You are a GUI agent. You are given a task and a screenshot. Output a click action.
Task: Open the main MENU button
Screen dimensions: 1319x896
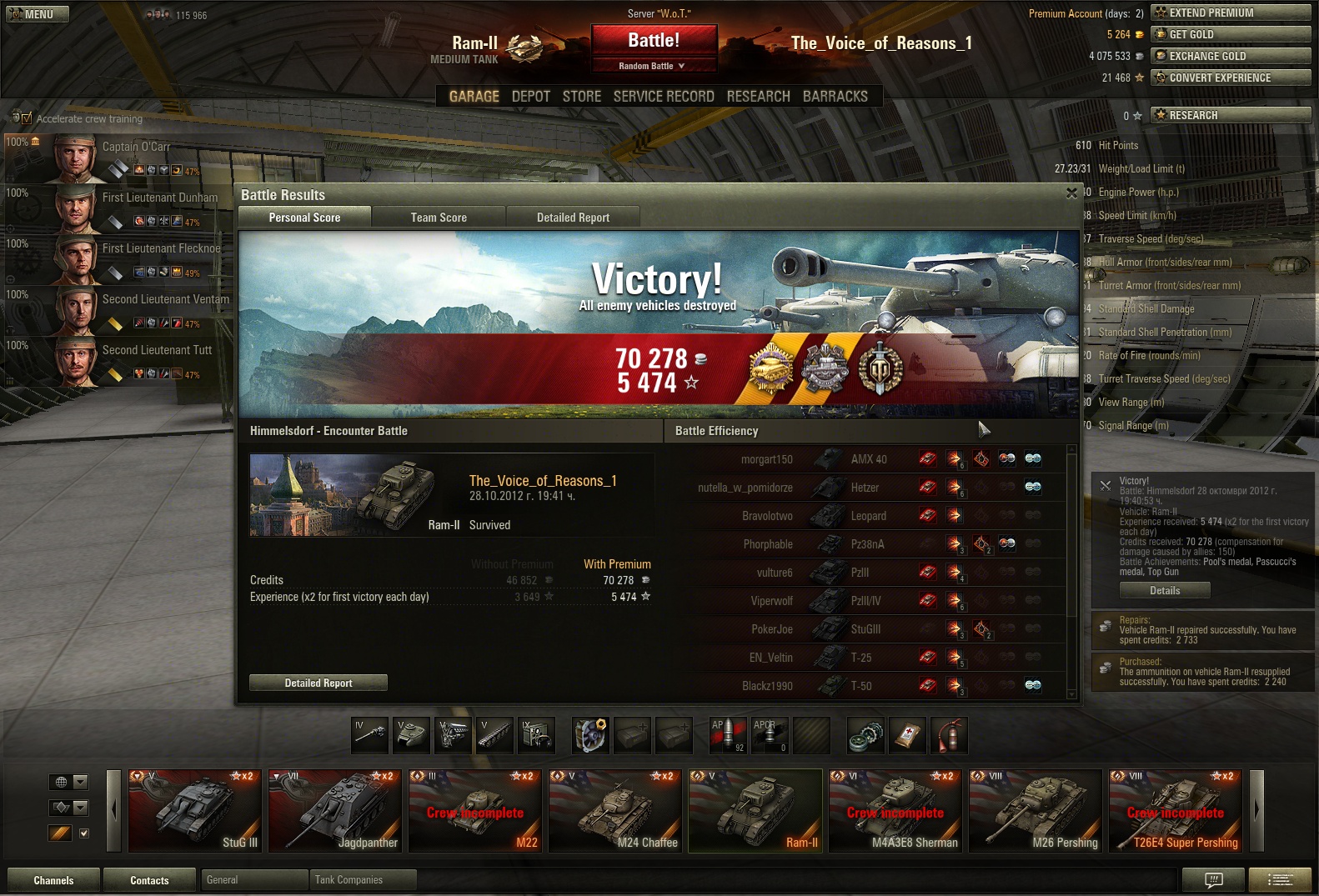click(38, 14)
